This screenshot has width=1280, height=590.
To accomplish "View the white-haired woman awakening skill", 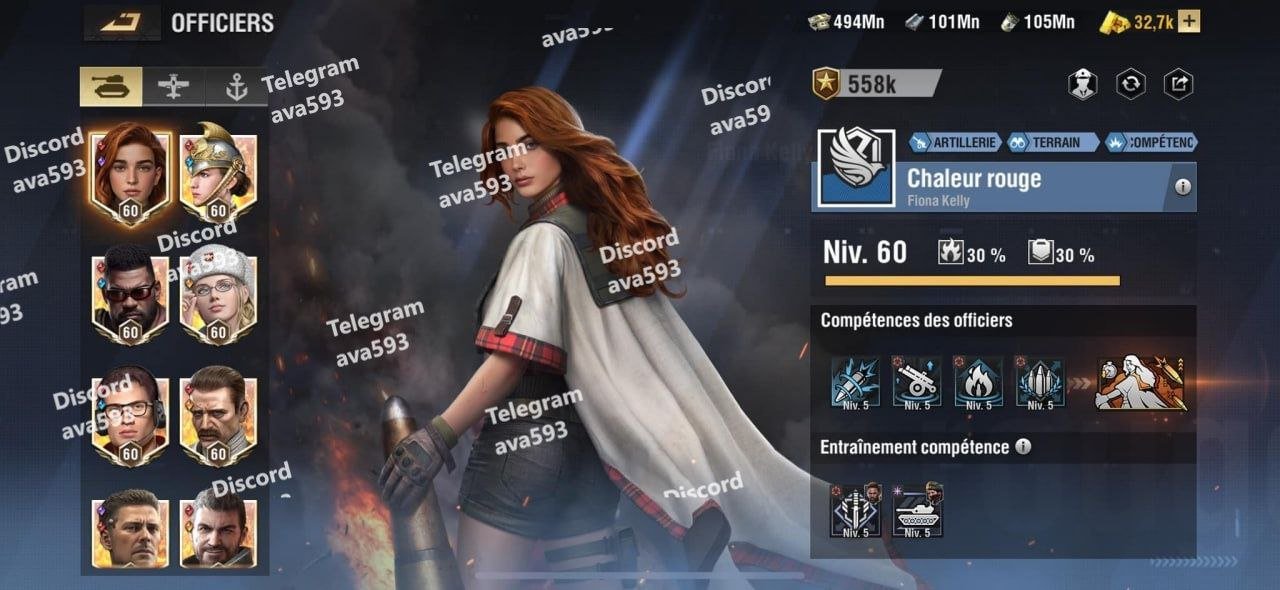I will click(1141, 383).
